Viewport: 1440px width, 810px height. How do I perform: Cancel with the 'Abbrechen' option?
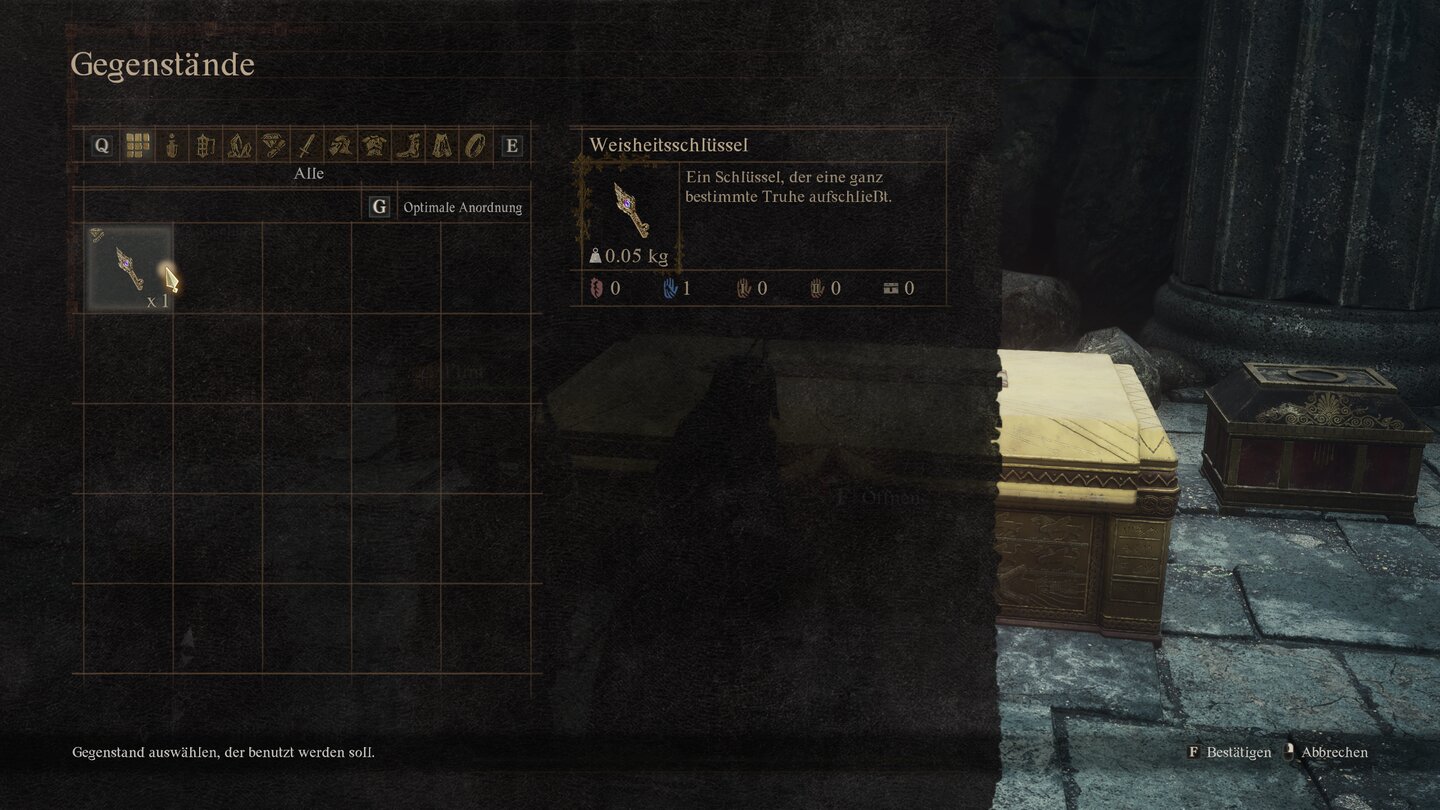click(x=1334, y=752)
